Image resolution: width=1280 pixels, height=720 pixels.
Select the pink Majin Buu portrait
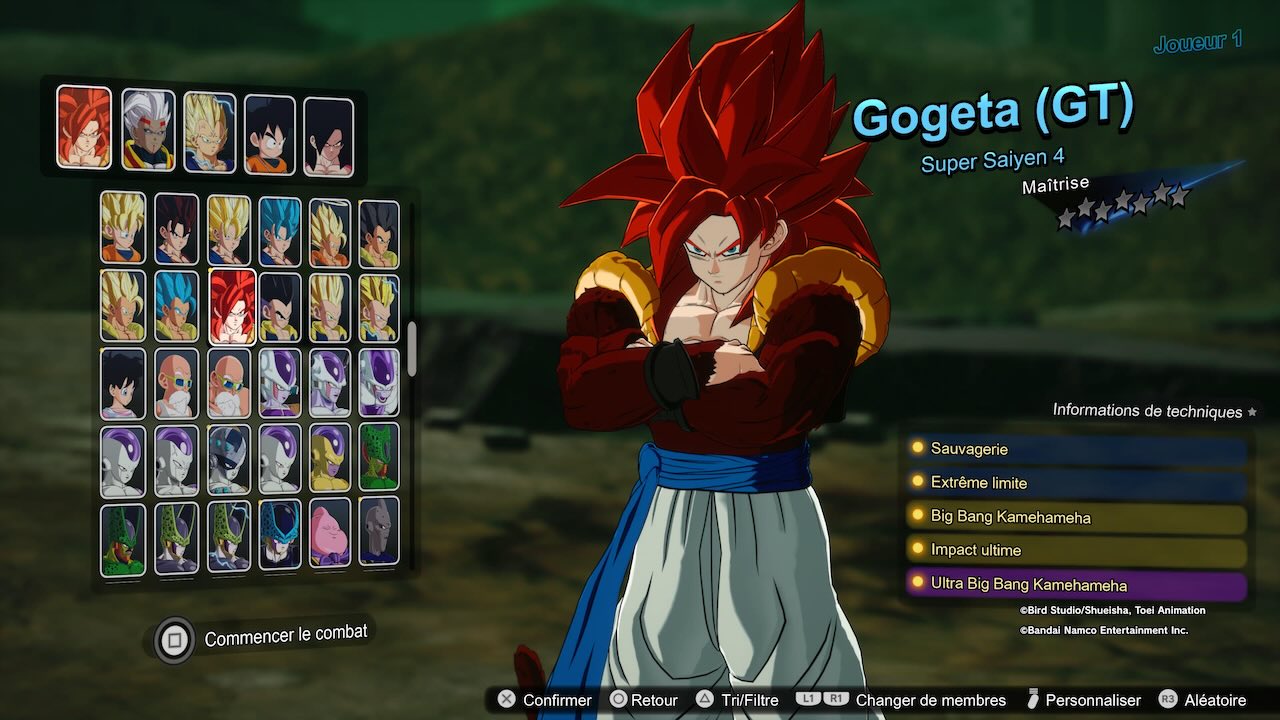coord(329,533)
